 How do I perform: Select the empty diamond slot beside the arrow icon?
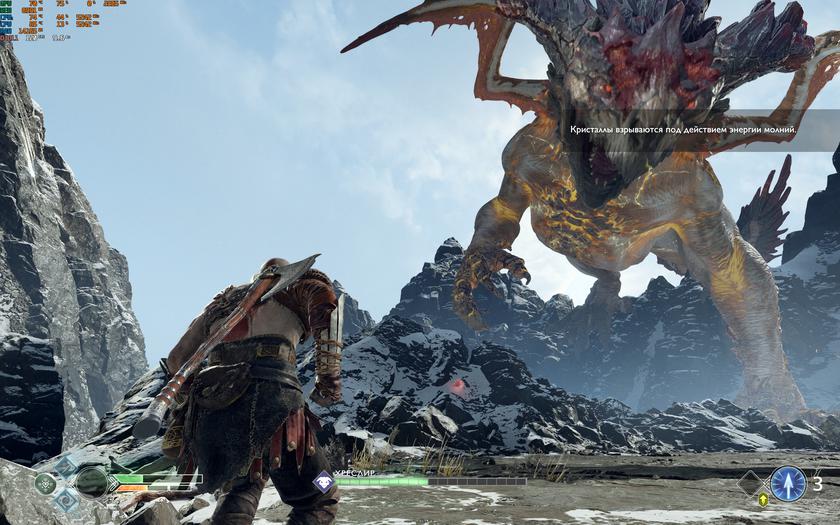coord(750,484)
